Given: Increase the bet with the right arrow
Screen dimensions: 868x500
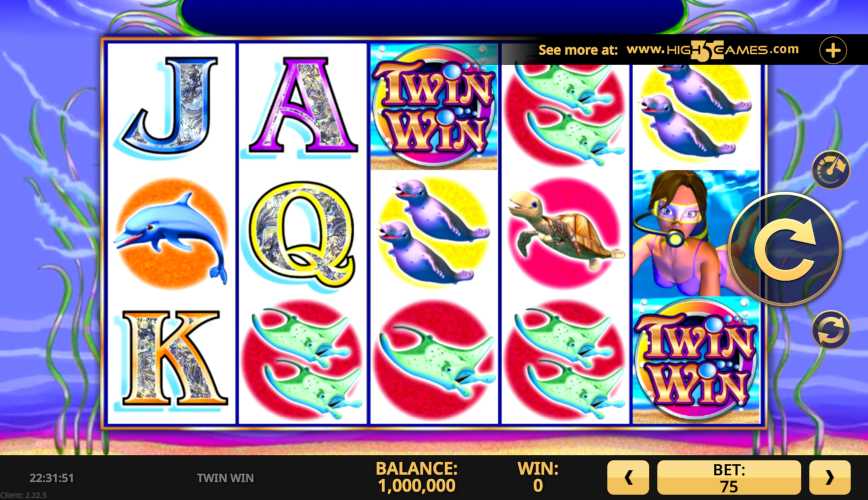Looking at the screenshot, I should point(829,478).
